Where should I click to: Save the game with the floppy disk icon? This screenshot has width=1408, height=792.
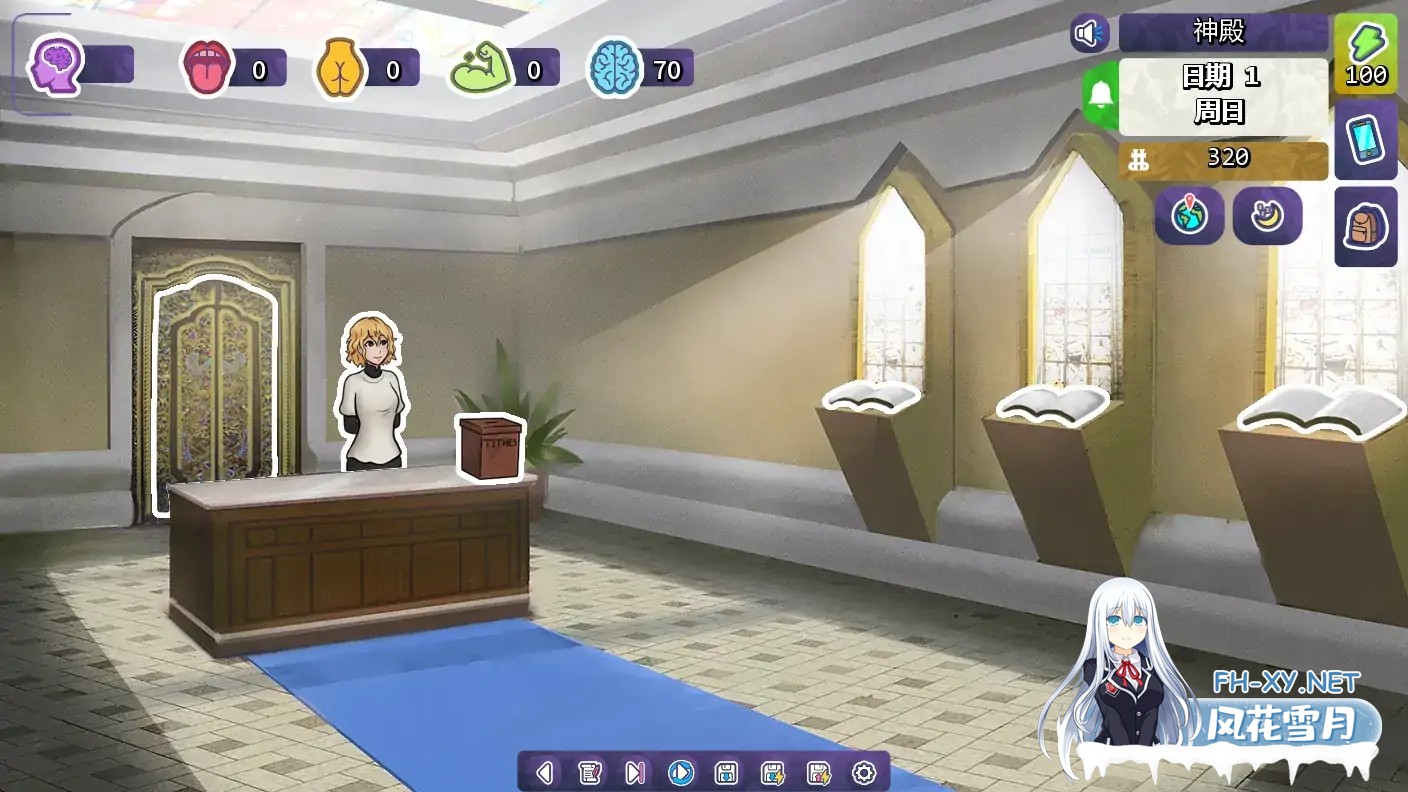click(x=726, y=771)
